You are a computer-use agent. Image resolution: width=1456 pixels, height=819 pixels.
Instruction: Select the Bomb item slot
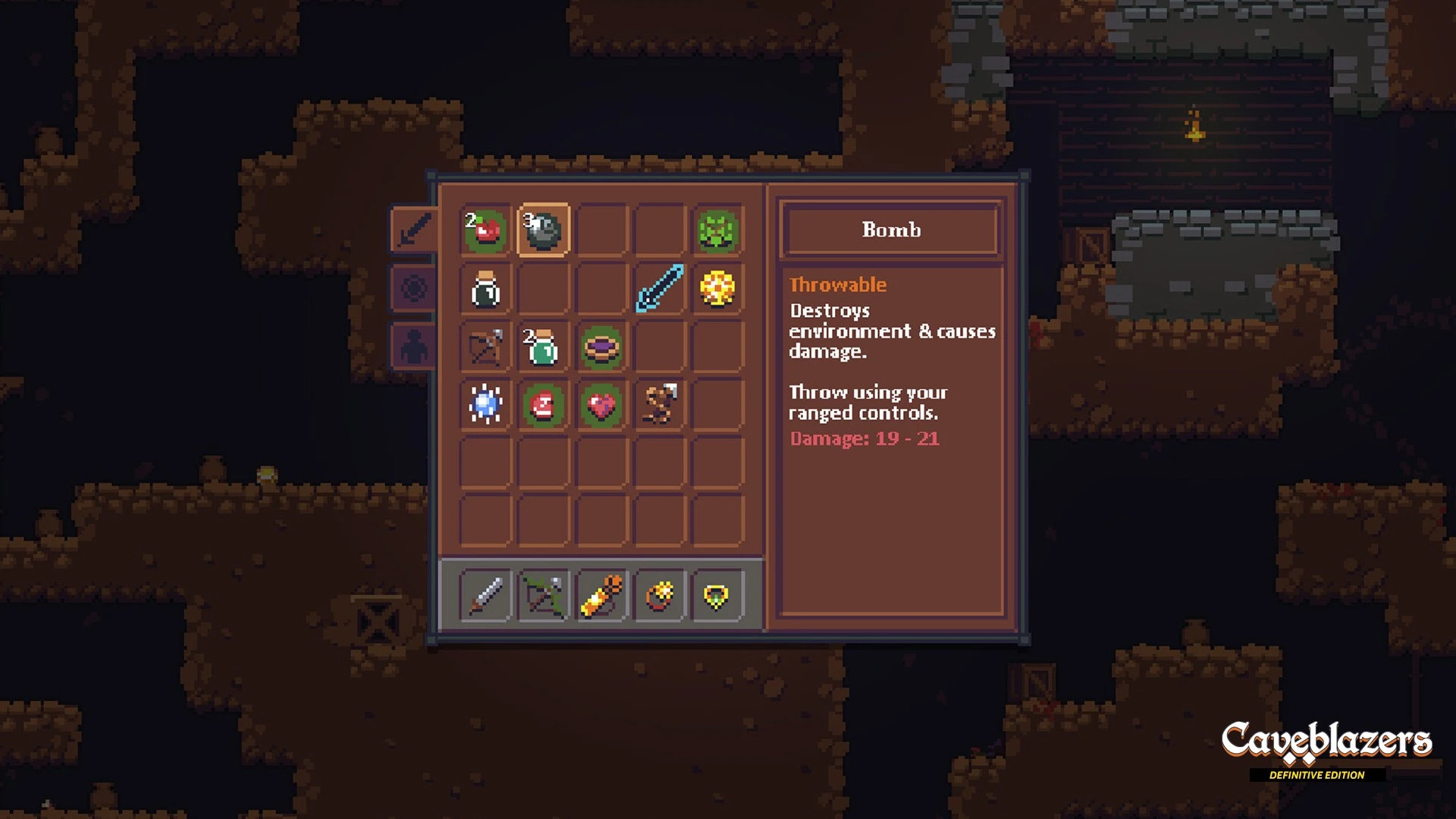(x=543, y=230)
